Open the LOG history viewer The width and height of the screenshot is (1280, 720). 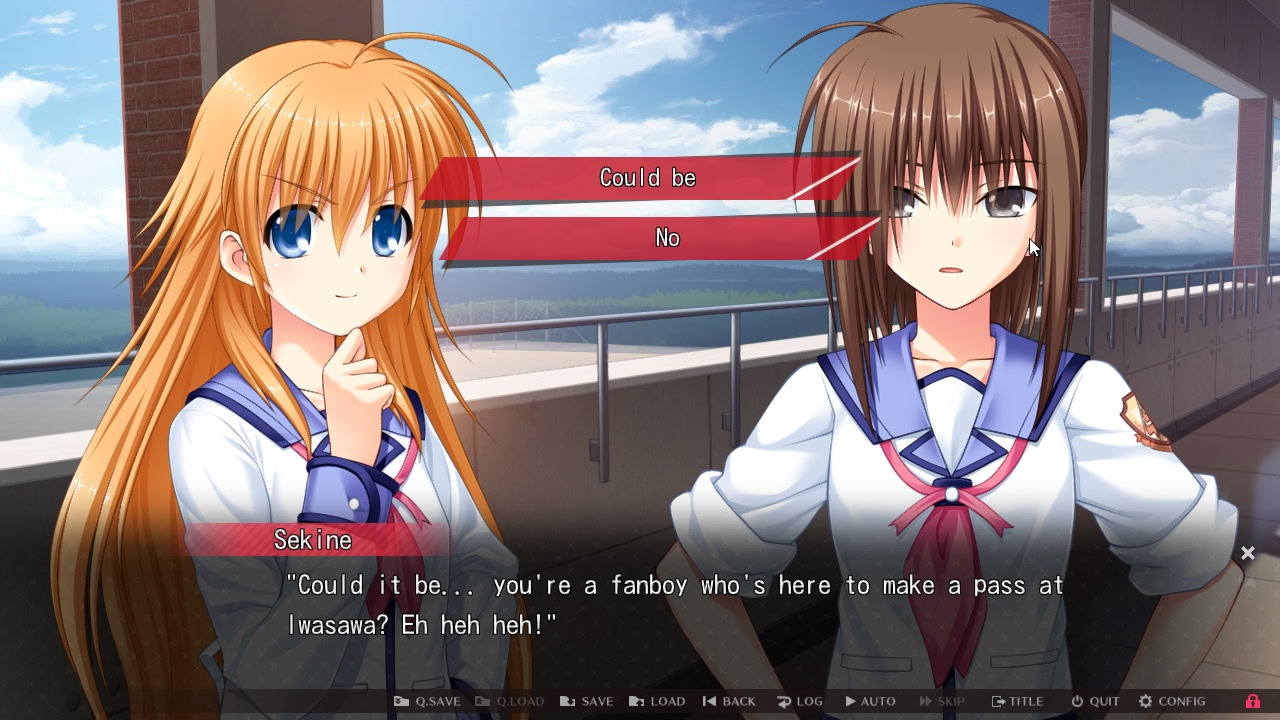click(799, 701)
